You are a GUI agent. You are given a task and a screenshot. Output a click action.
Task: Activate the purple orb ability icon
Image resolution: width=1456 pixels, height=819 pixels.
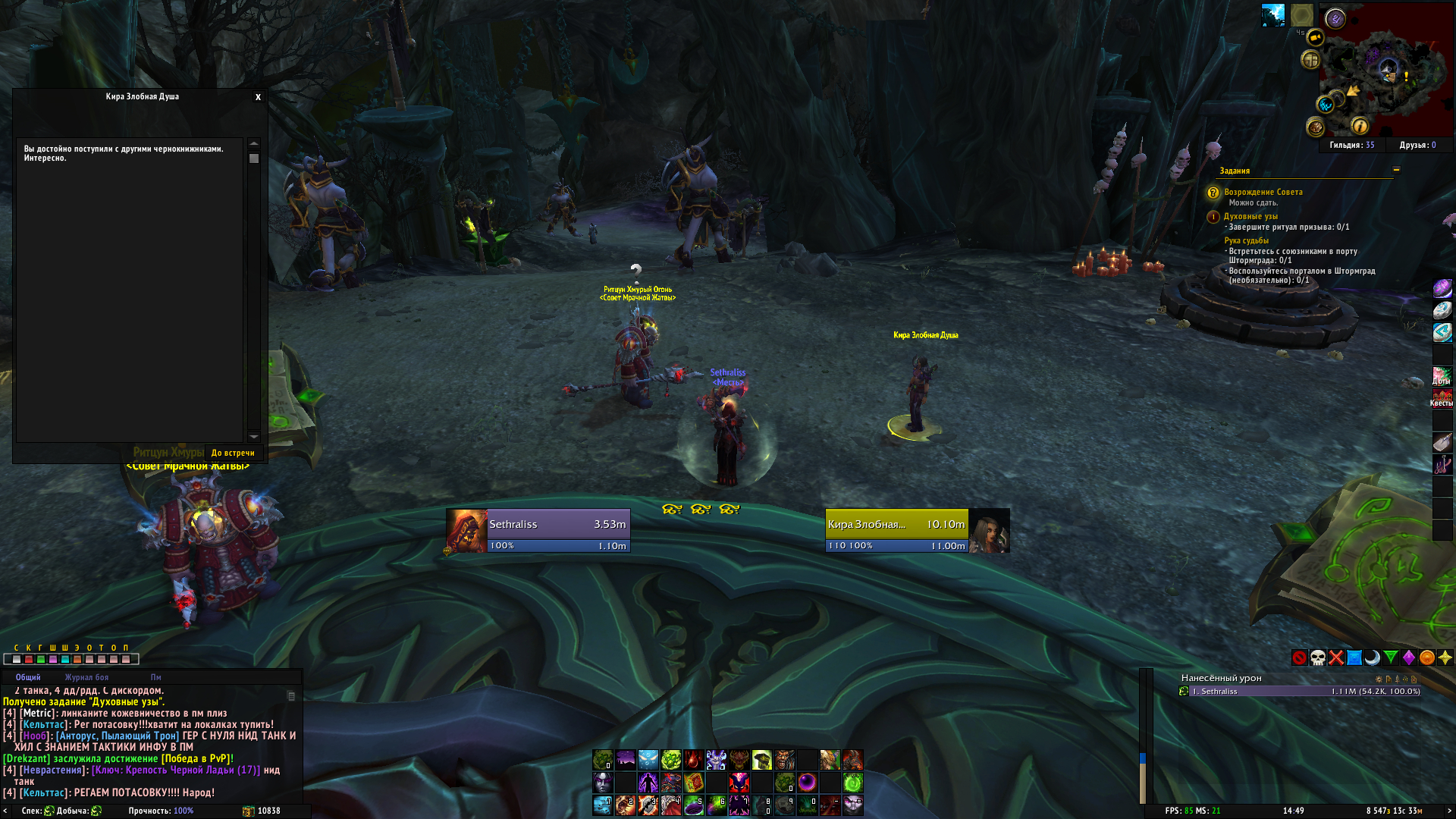point(807,782)
